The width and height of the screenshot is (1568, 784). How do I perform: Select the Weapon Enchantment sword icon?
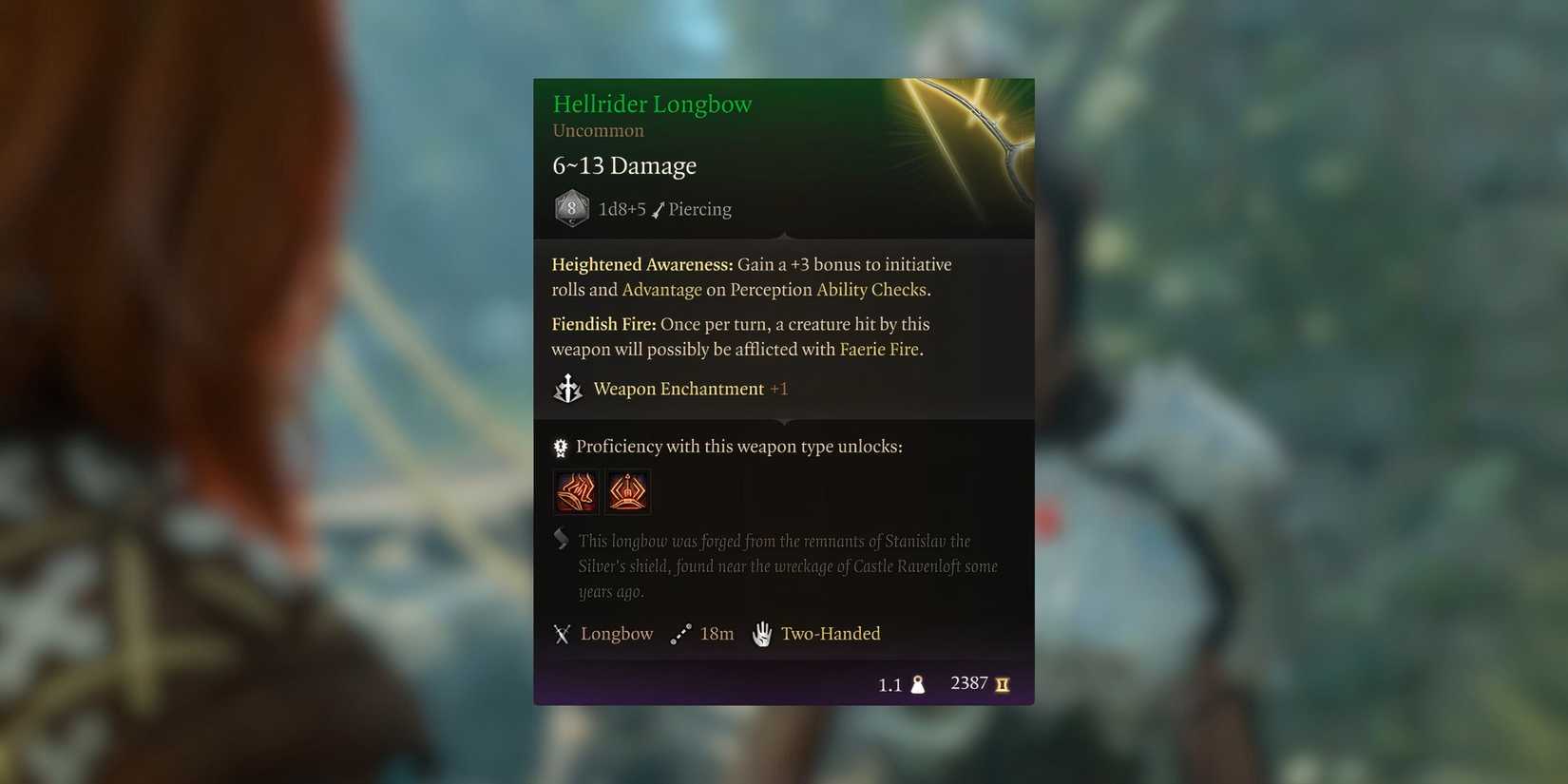(x=567, y=388)
